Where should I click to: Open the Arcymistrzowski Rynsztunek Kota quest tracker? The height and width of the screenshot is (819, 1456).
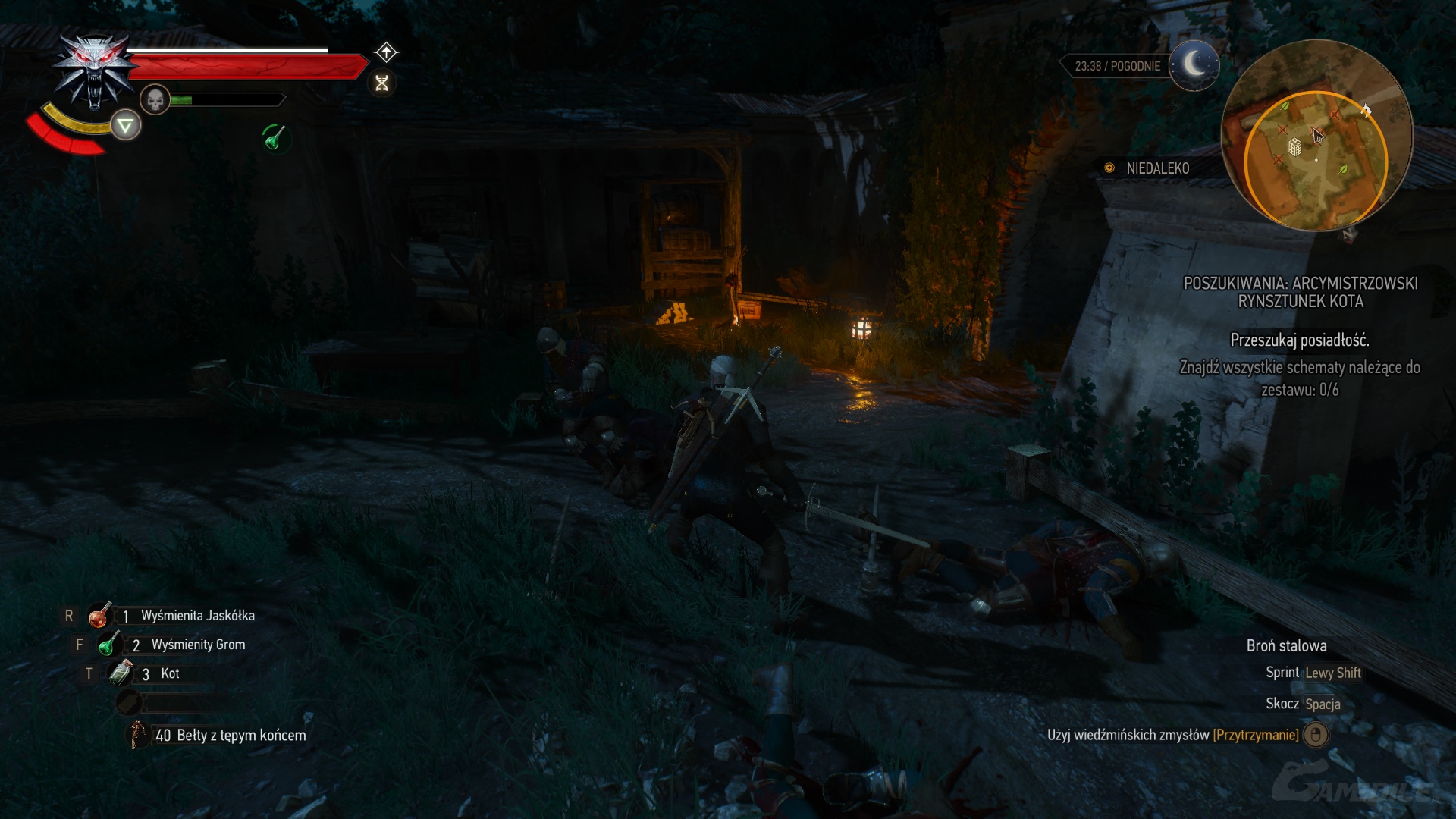1300,292
